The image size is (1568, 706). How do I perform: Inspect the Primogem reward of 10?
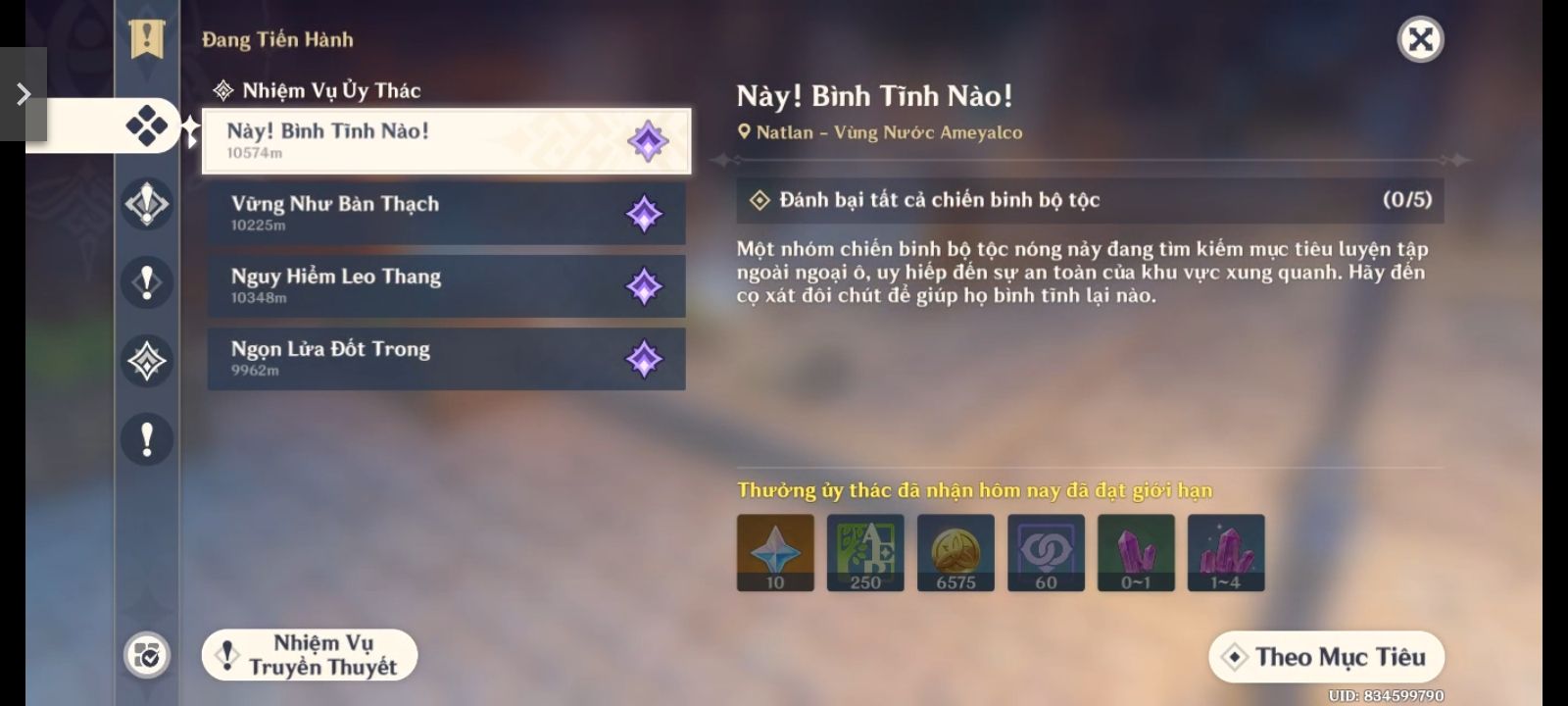click(775, 553)
